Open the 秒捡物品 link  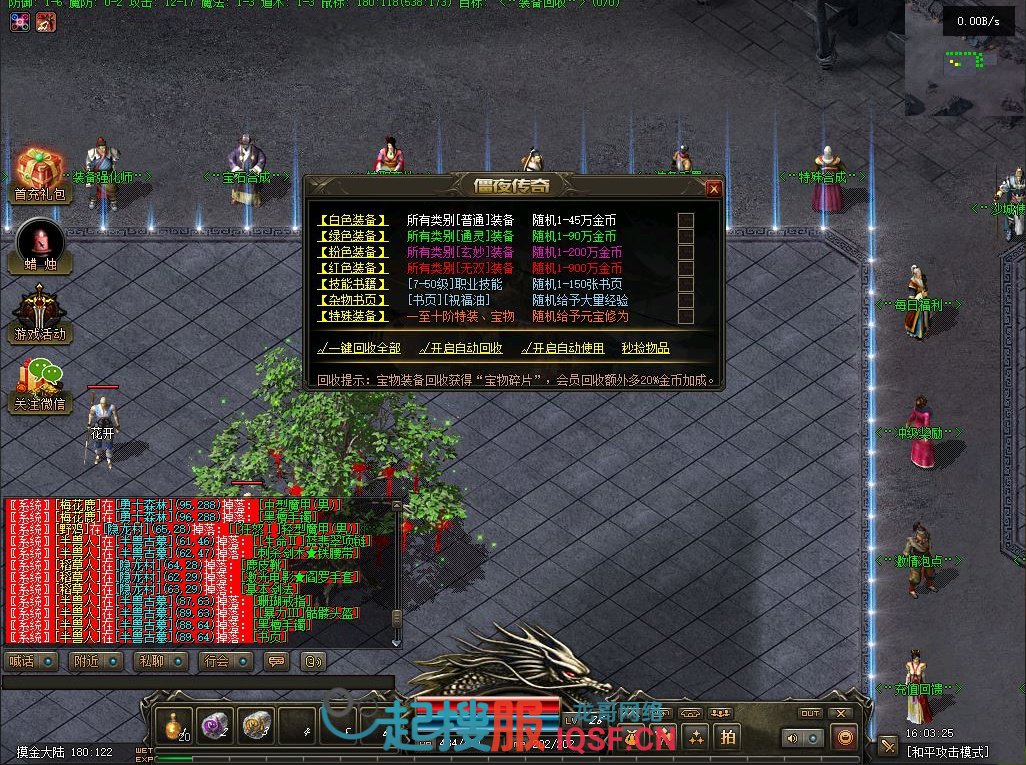pyautogui.click(x=645, y=348)
